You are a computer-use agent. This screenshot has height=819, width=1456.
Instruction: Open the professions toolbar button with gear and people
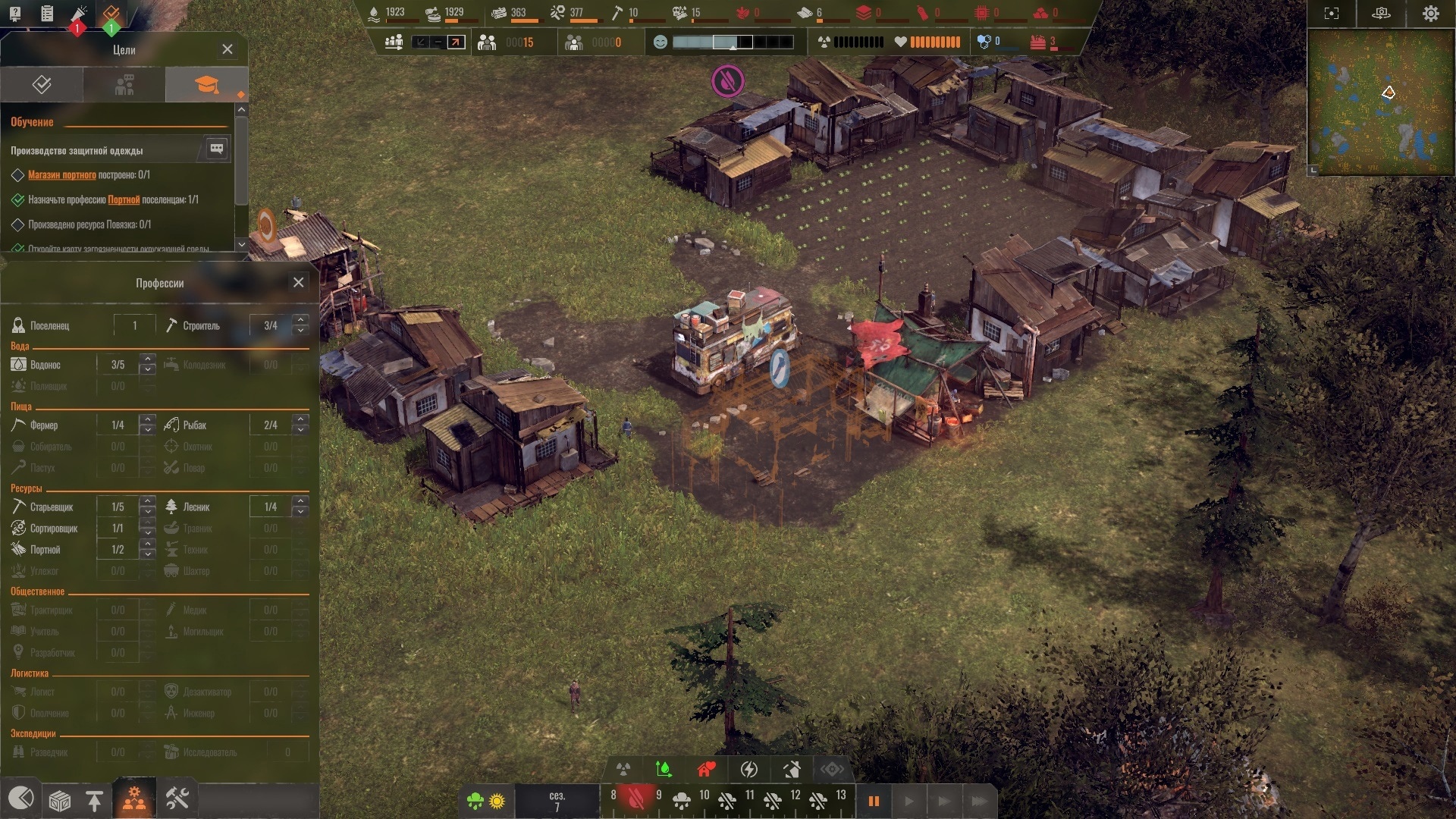134,799
